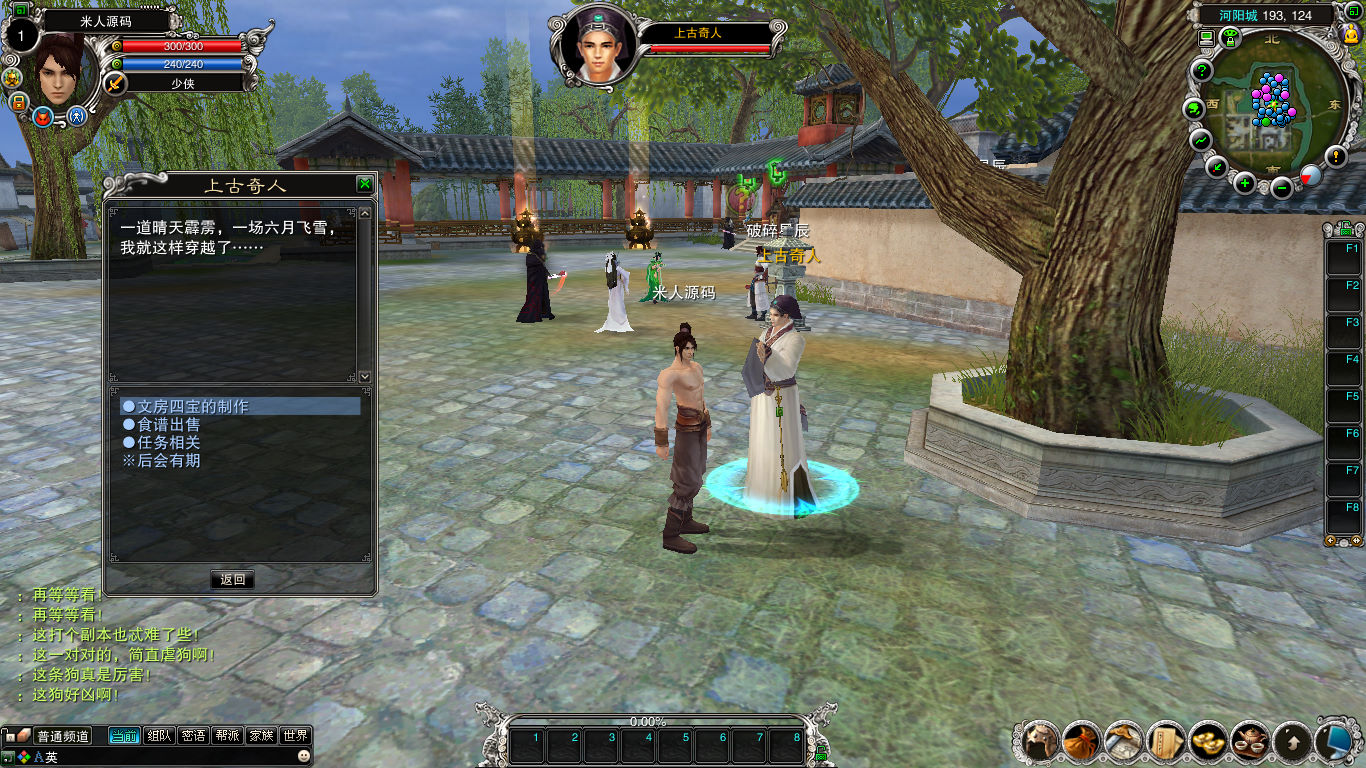Choose the 文房四宝的制作 dialogue option

pos(192,407)
